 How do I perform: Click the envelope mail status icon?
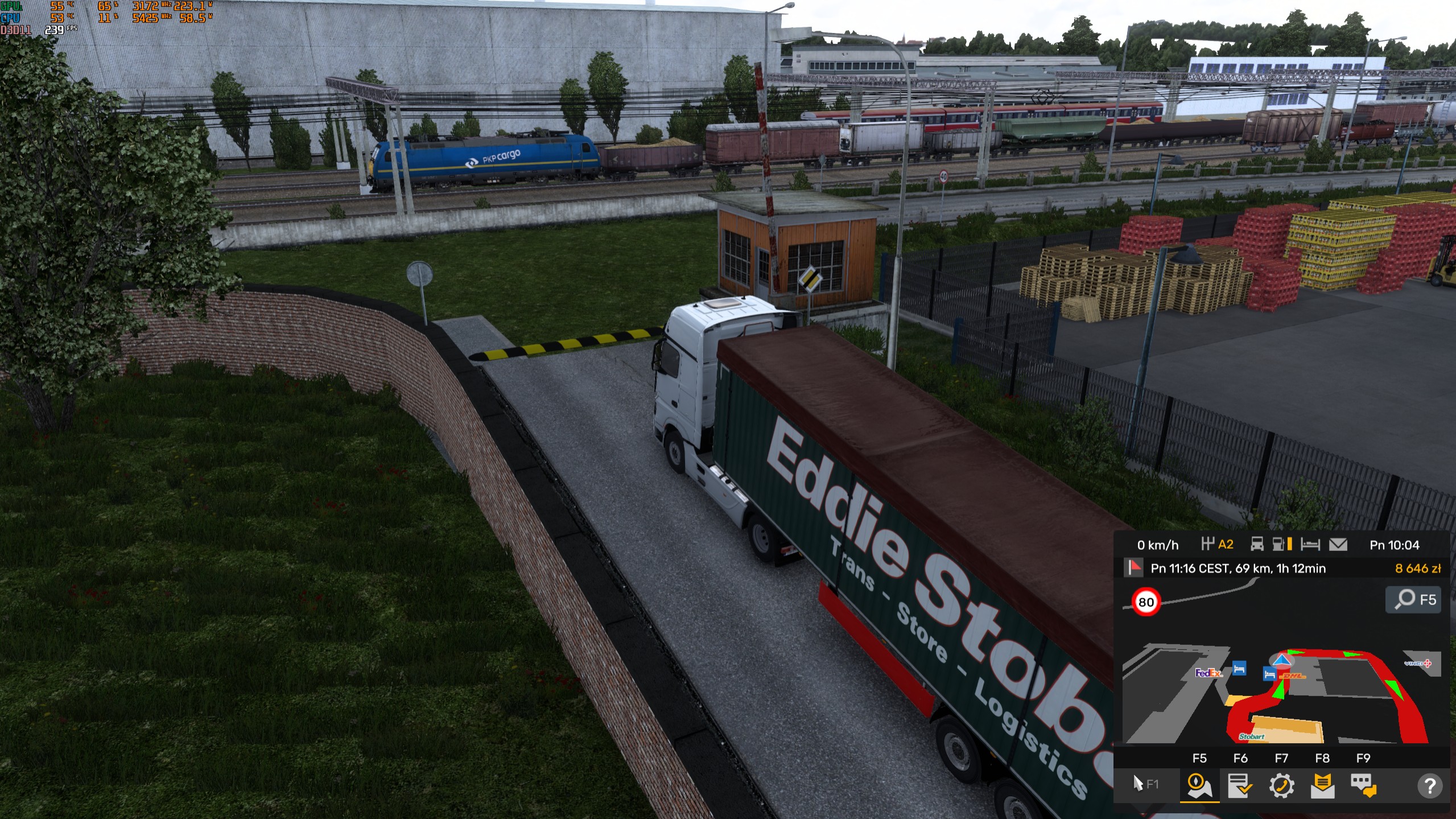(1338, 545)
